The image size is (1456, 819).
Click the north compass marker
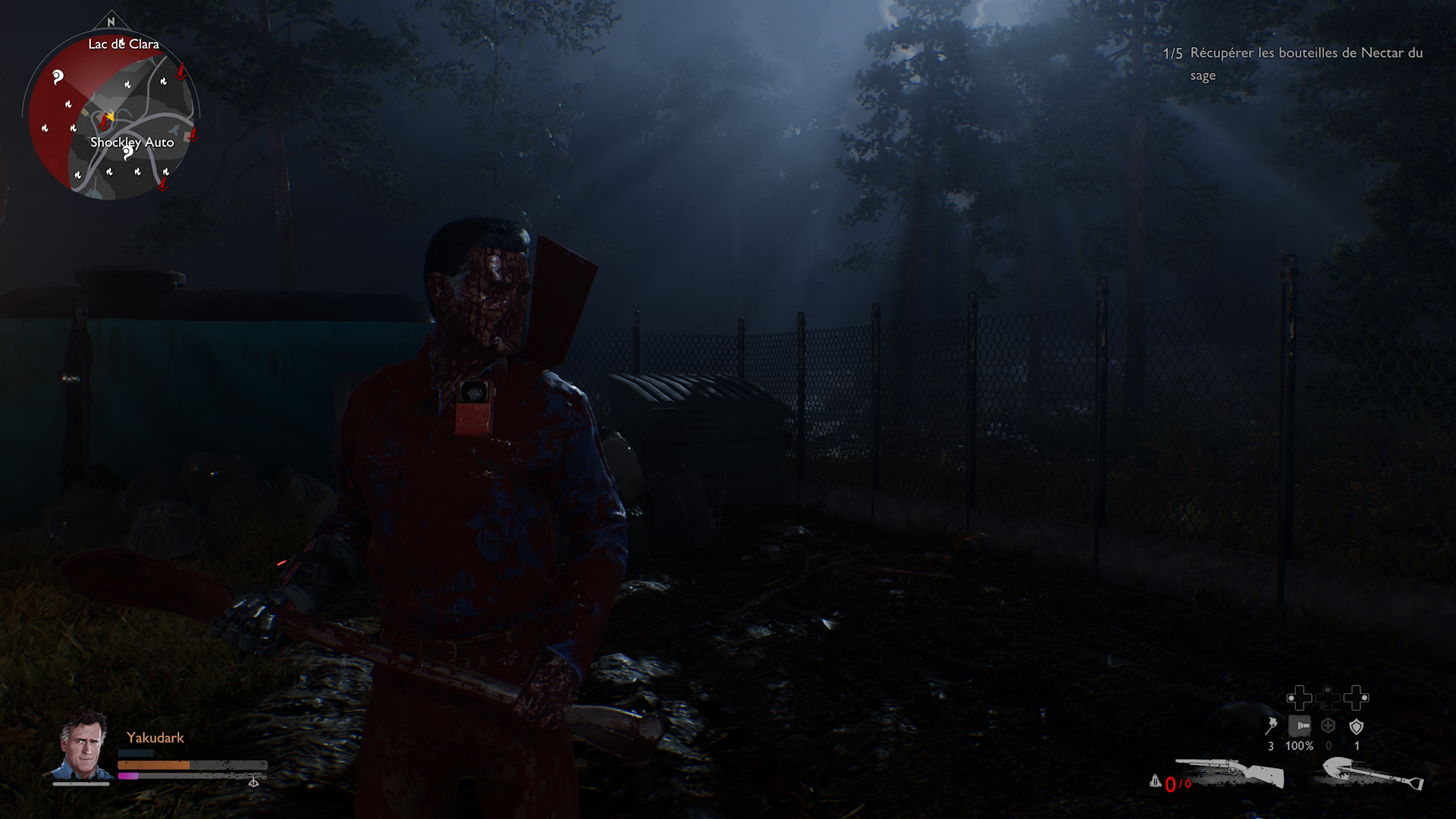point(111,22)
